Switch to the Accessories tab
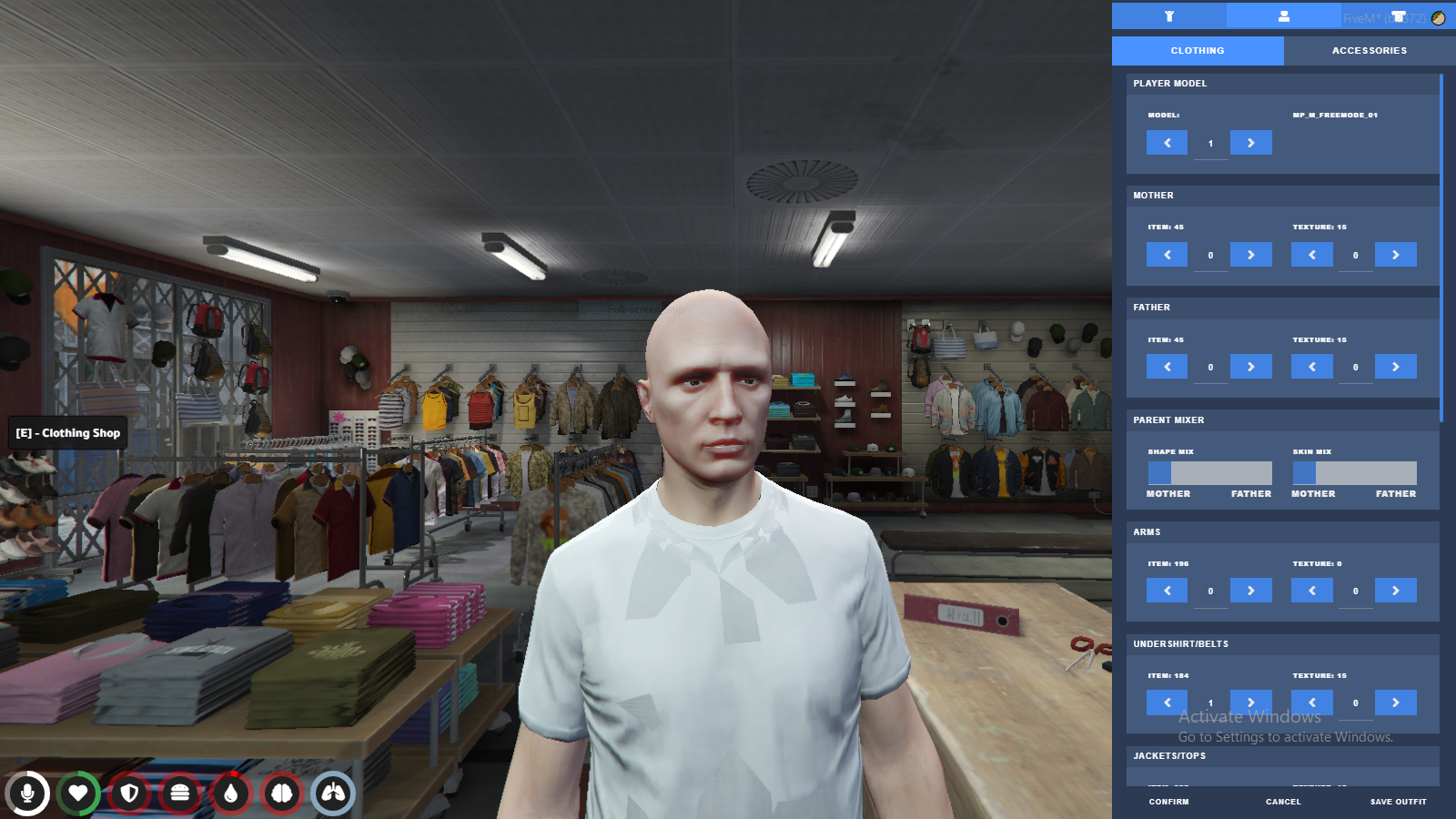The image size is (1456, 819). click(1369, 51)
